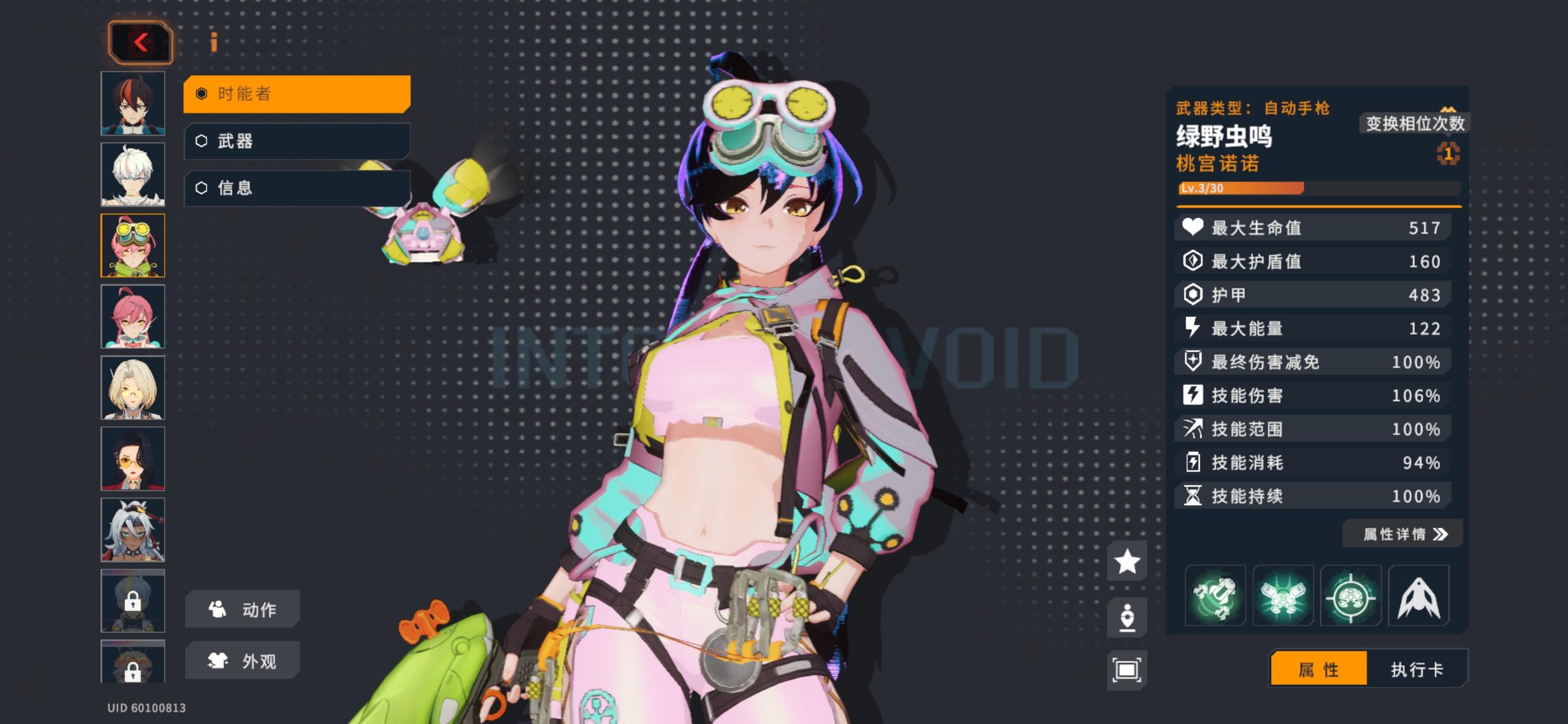Open photo frame capture mode icon
This screenshot has width=1568, height=724.
[1127, 667]
